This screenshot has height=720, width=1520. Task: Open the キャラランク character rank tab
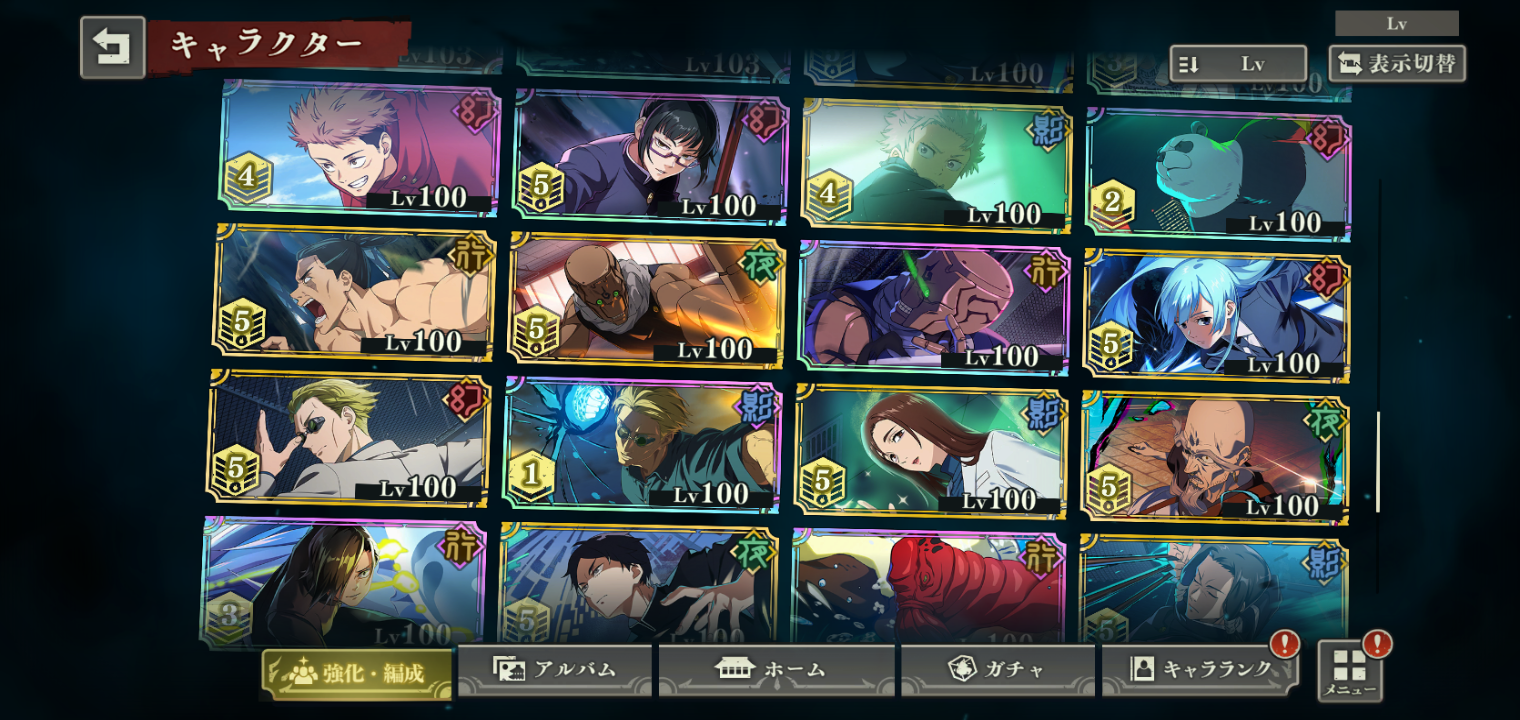1200,669
